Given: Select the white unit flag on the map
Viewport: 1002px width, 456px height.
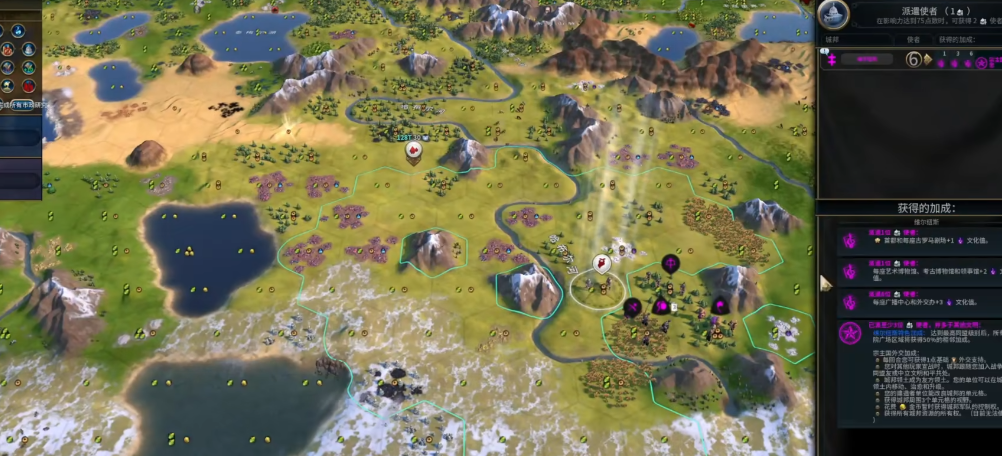Looking at the screenshot, I should tap(602, 263).
